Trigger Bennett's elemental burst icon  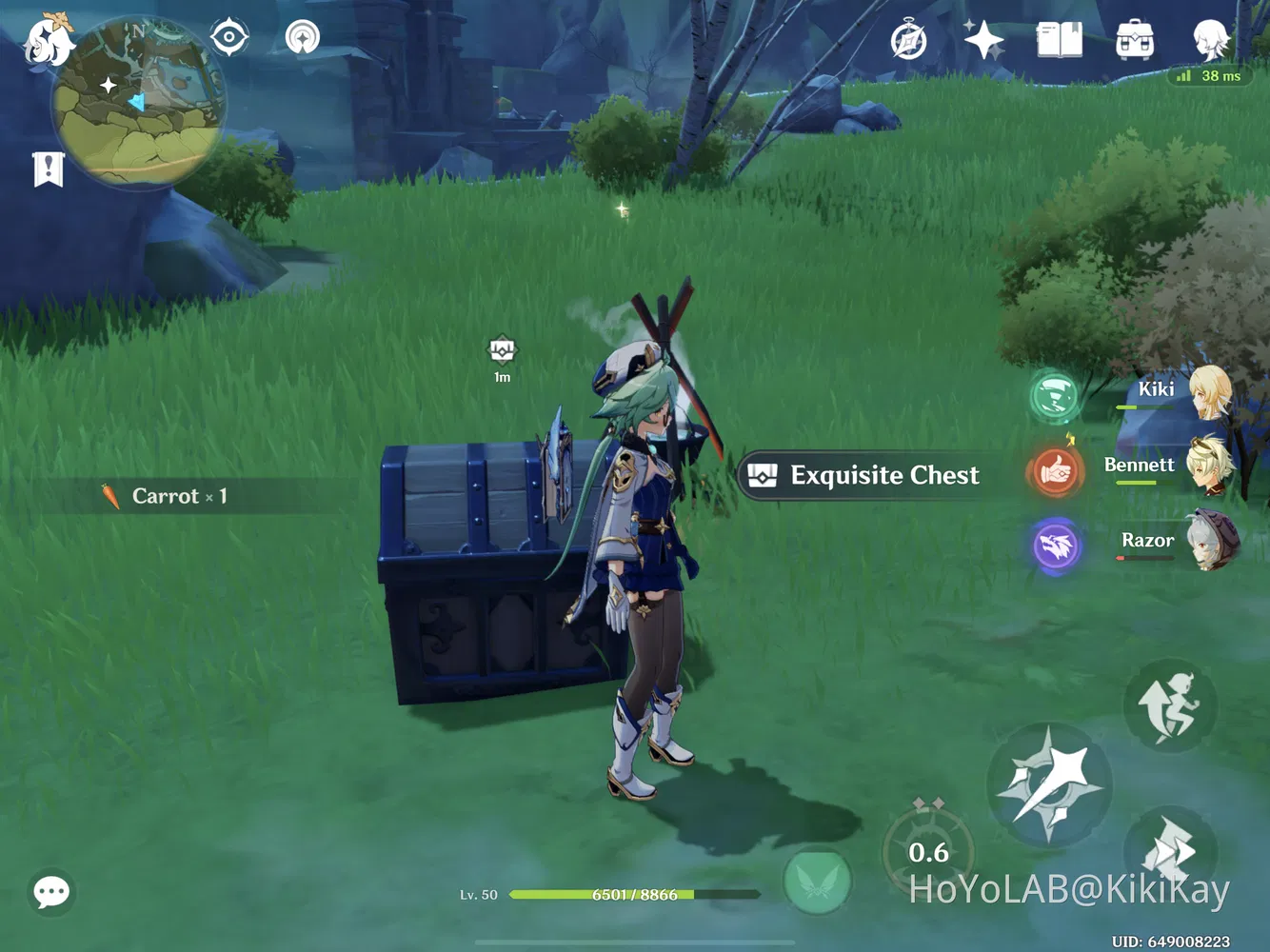[1057, 471]
